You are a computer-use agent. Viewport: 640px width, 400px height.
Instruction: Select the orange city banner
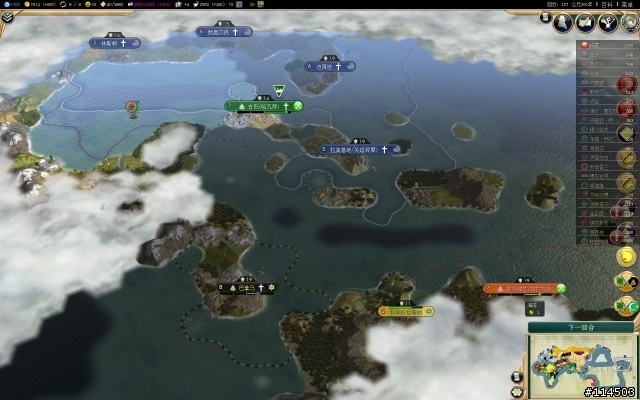tap(523, 288)
